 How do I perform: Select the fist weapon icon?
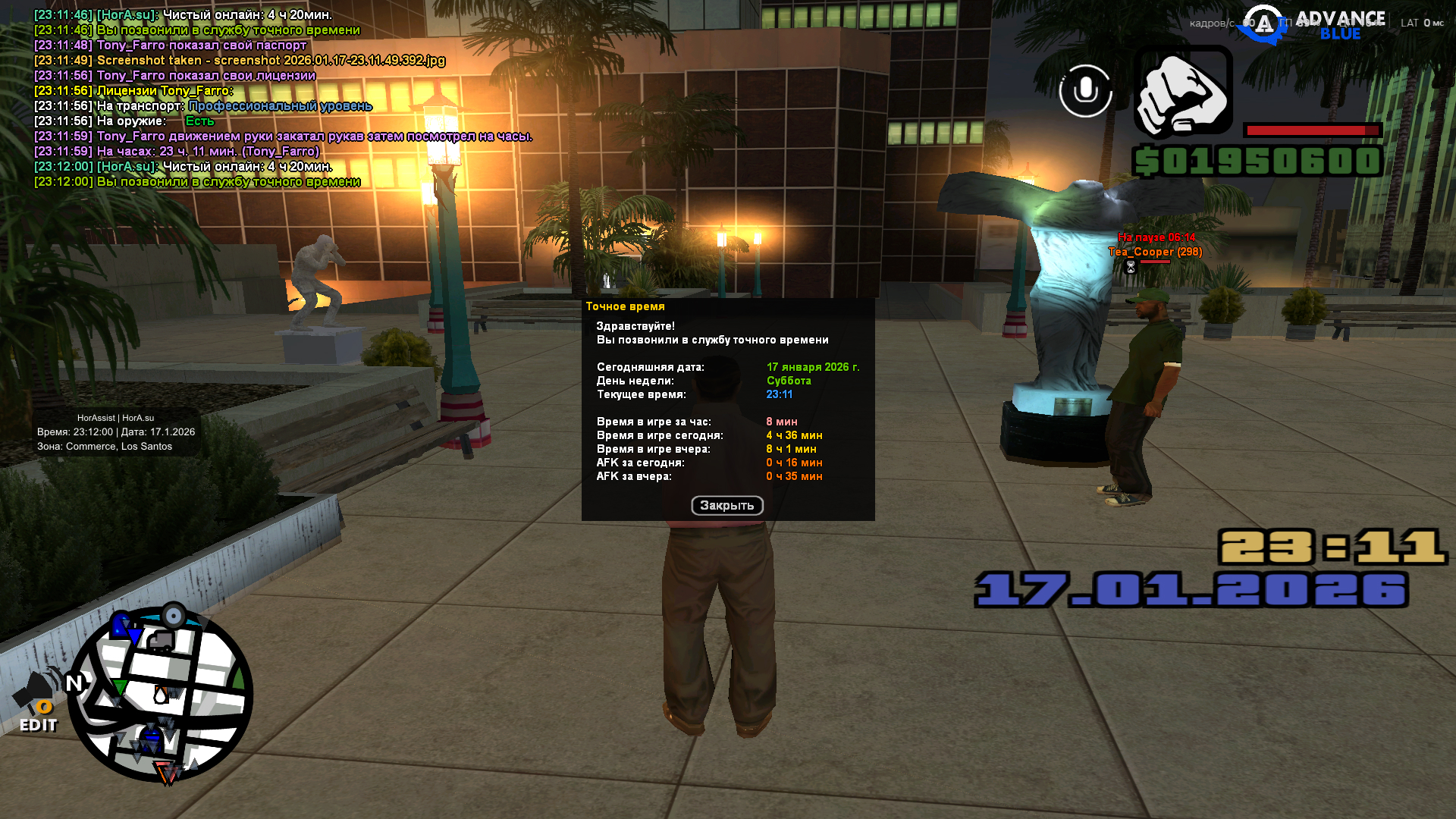click(x=1183, y=93)
